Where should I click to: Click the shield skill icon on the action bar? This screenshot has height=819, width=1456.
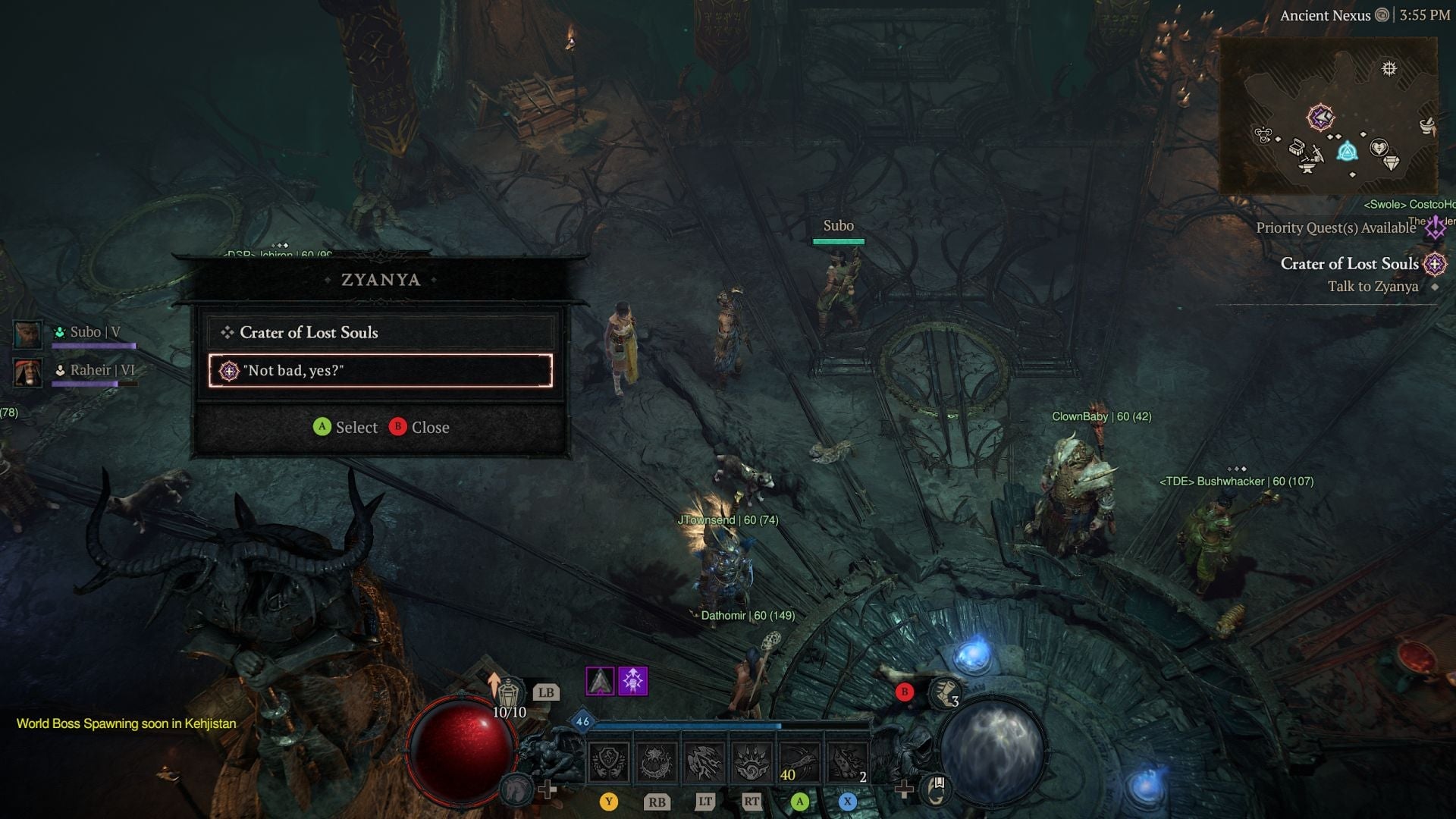(610, 760)
